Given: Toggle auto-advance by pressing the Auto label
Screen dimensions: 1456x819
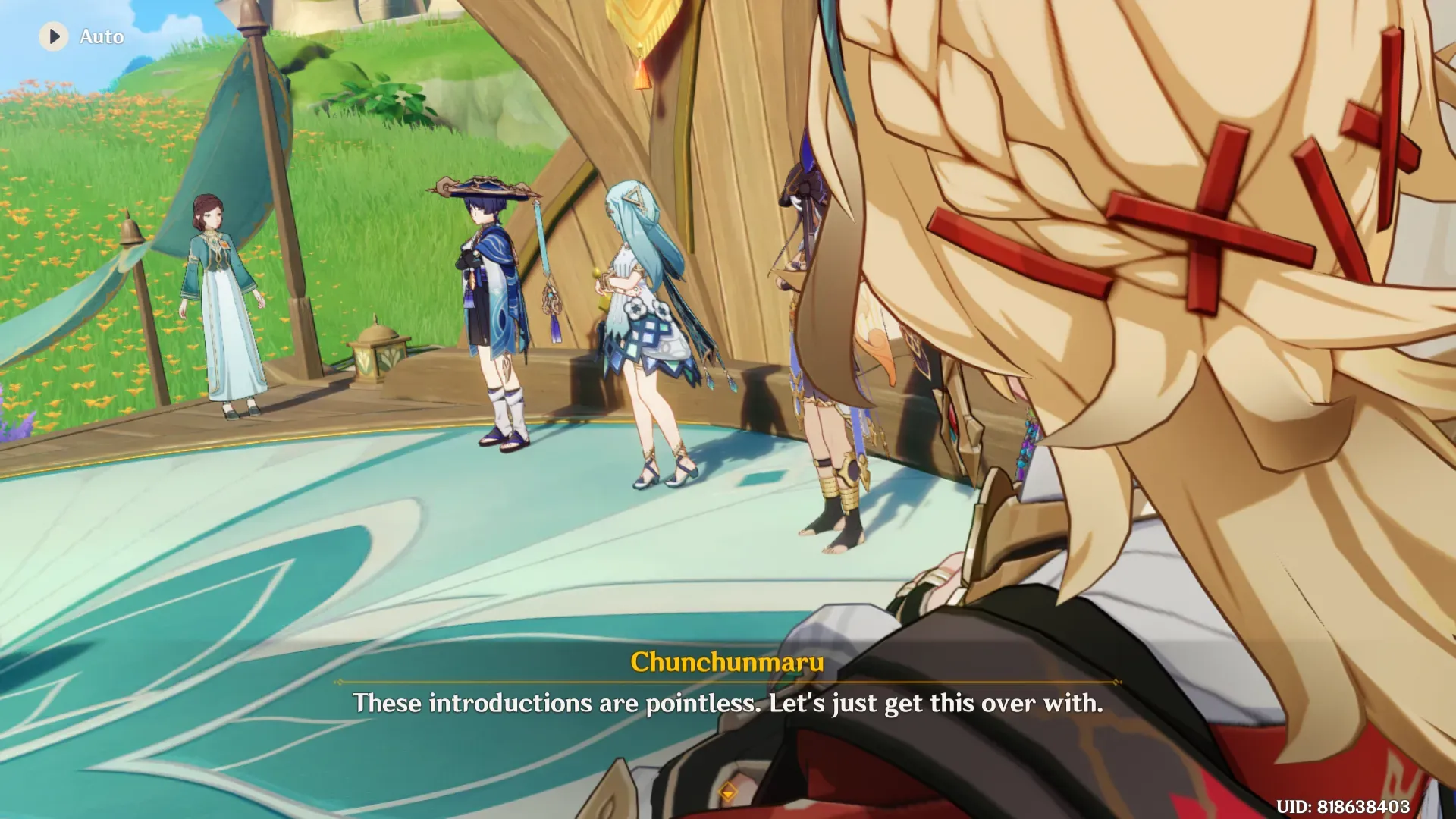Looking at the screenshot, I should click(100, 36).
